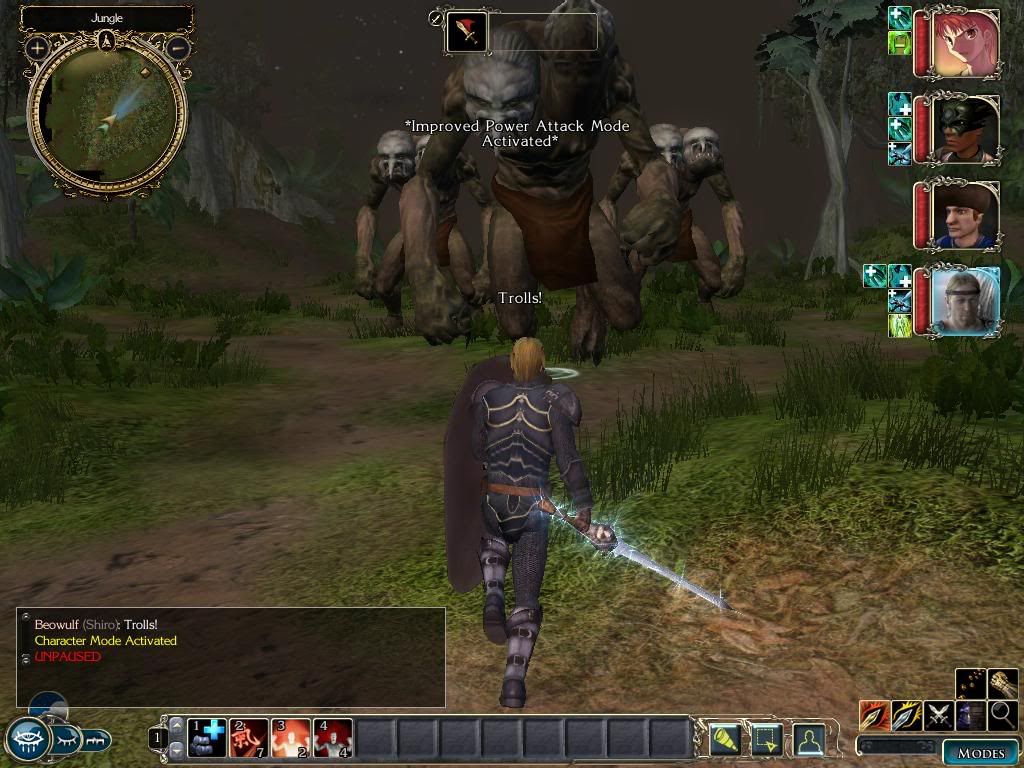Click the red dagger action icon at top
The image size is (1024, 768).
tap(466, 33)
